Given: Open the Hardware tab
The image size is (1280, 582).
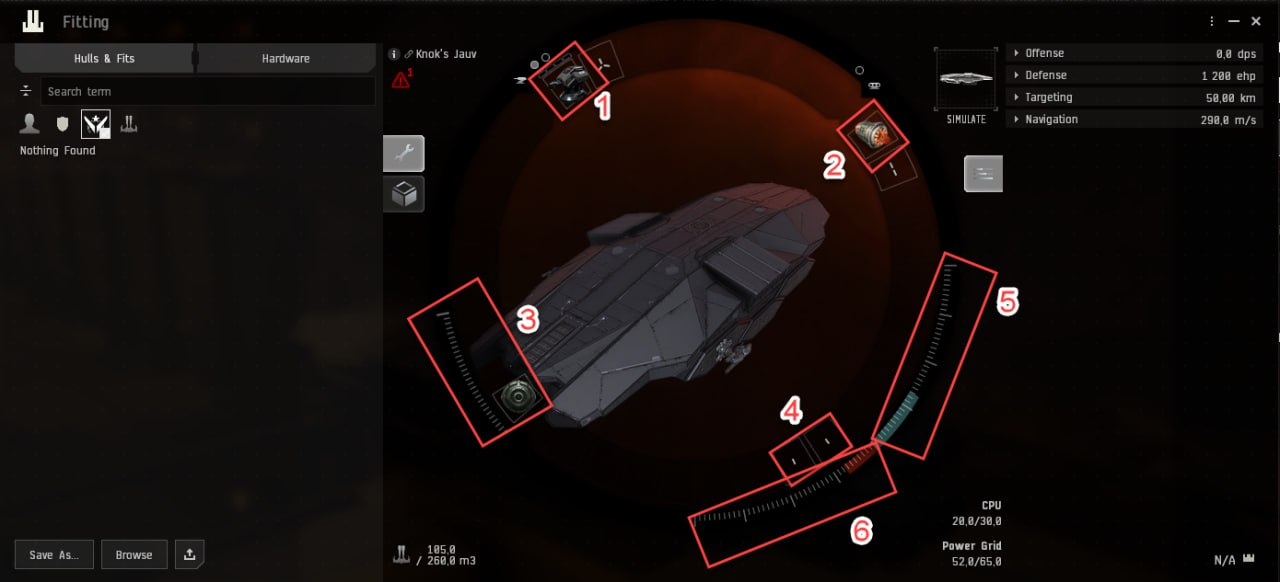Looking at the screenshot, I should point(286,59).
